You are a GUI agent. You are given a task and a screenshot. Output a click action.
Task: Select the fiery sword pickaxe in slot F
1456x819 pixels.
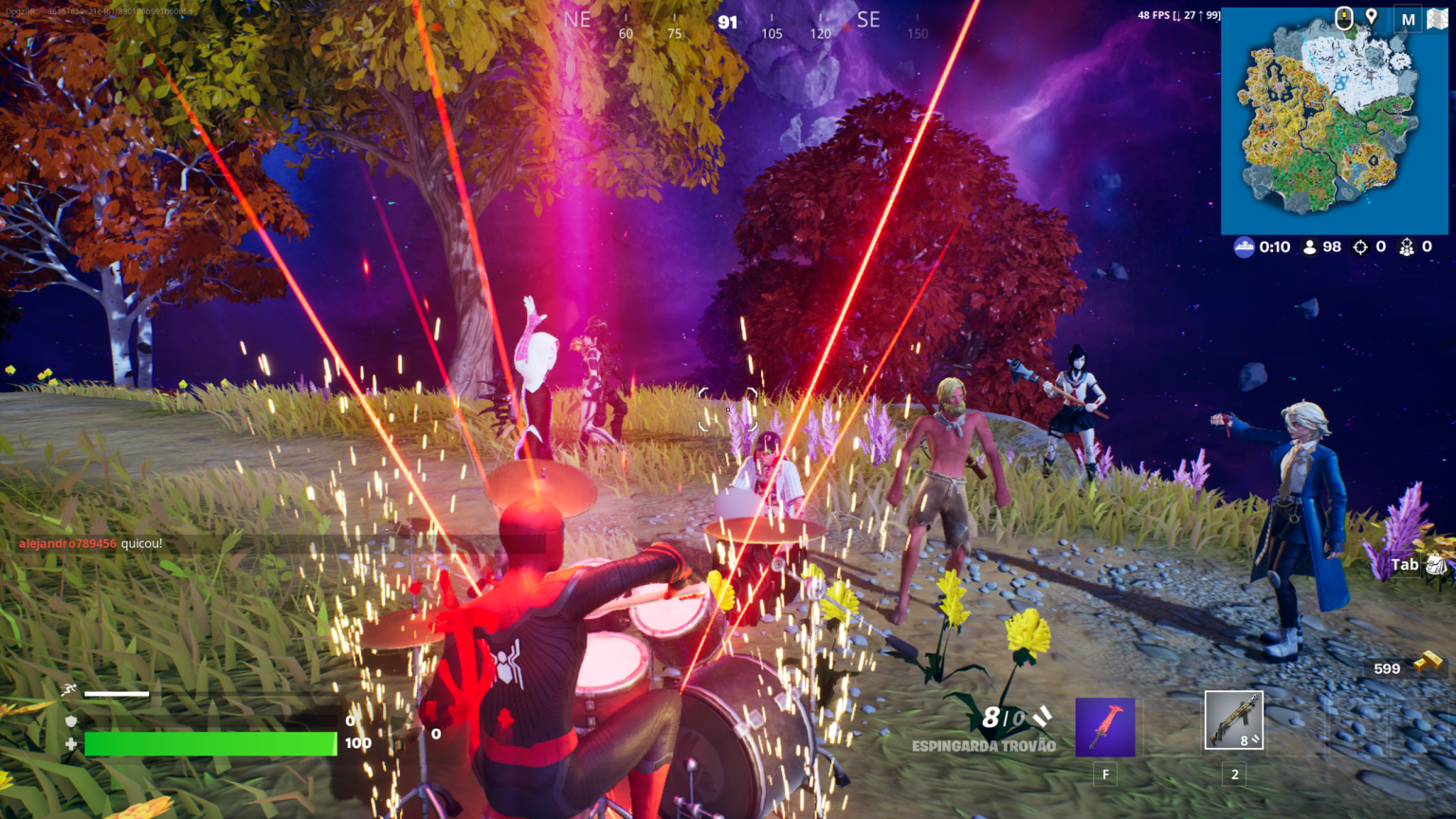pos(1104,725)
